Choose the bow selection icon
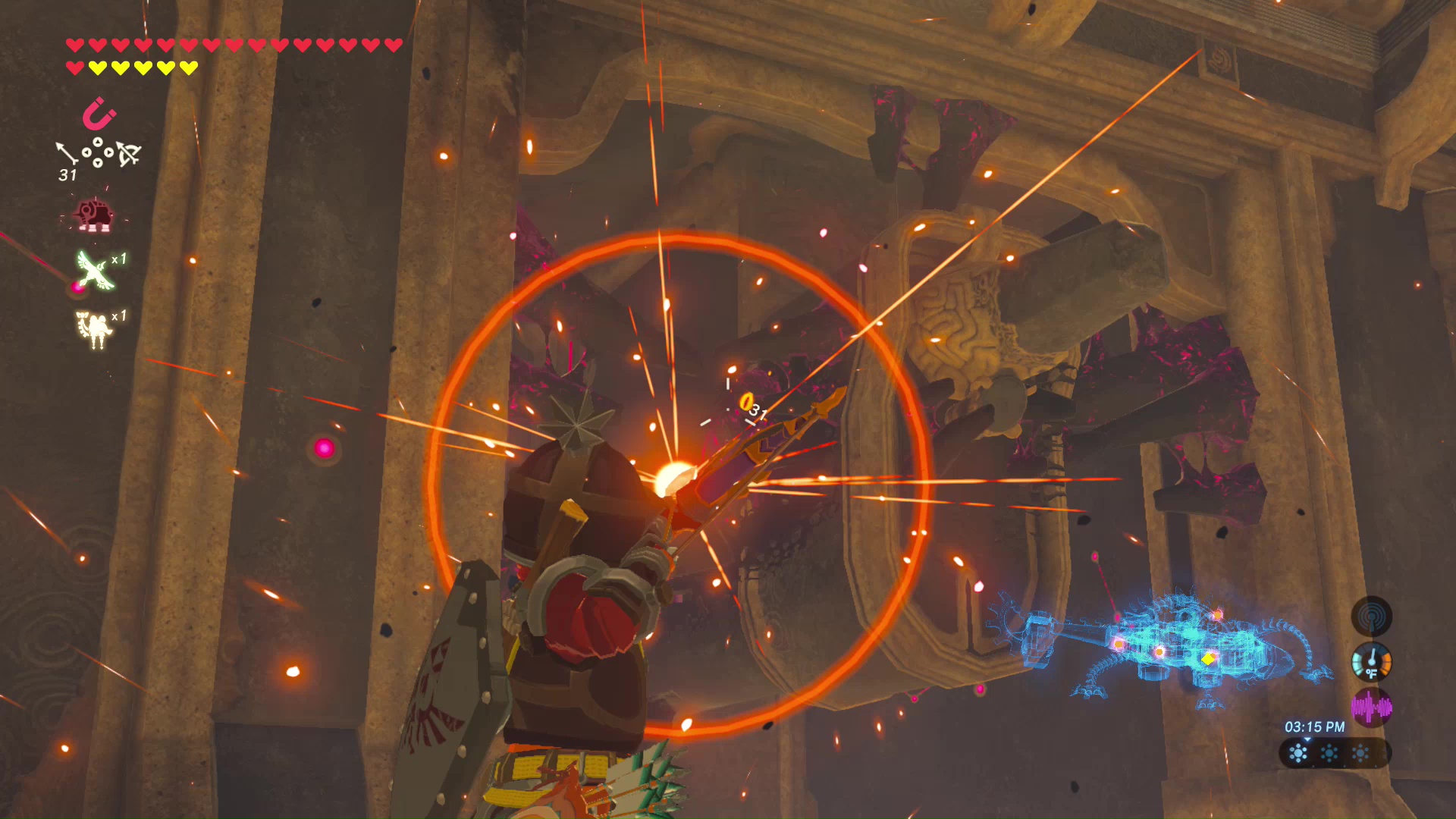 pos(128,154)
